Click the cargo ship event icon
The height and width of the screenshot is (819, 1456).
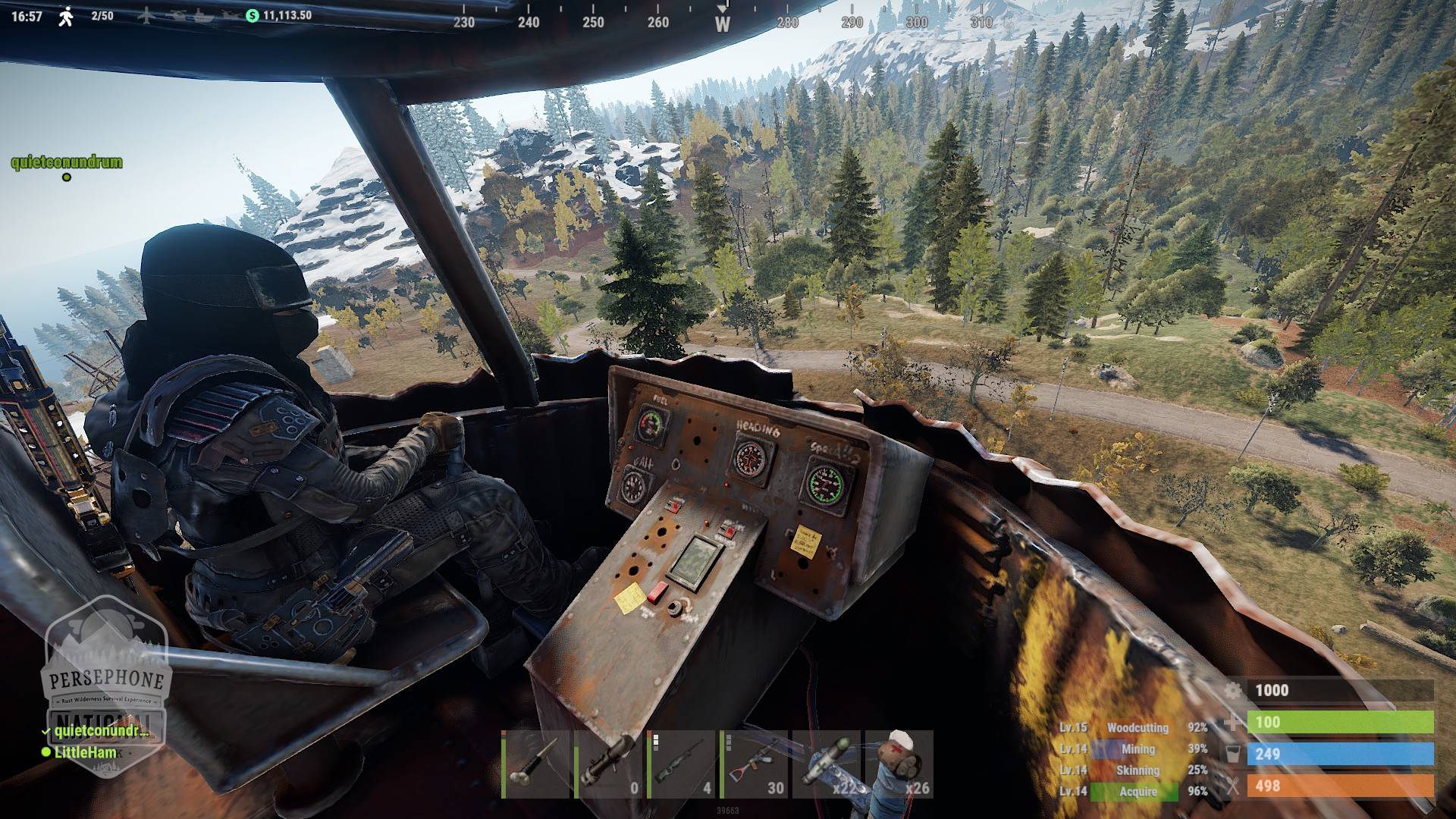click(x=202, y=15)
